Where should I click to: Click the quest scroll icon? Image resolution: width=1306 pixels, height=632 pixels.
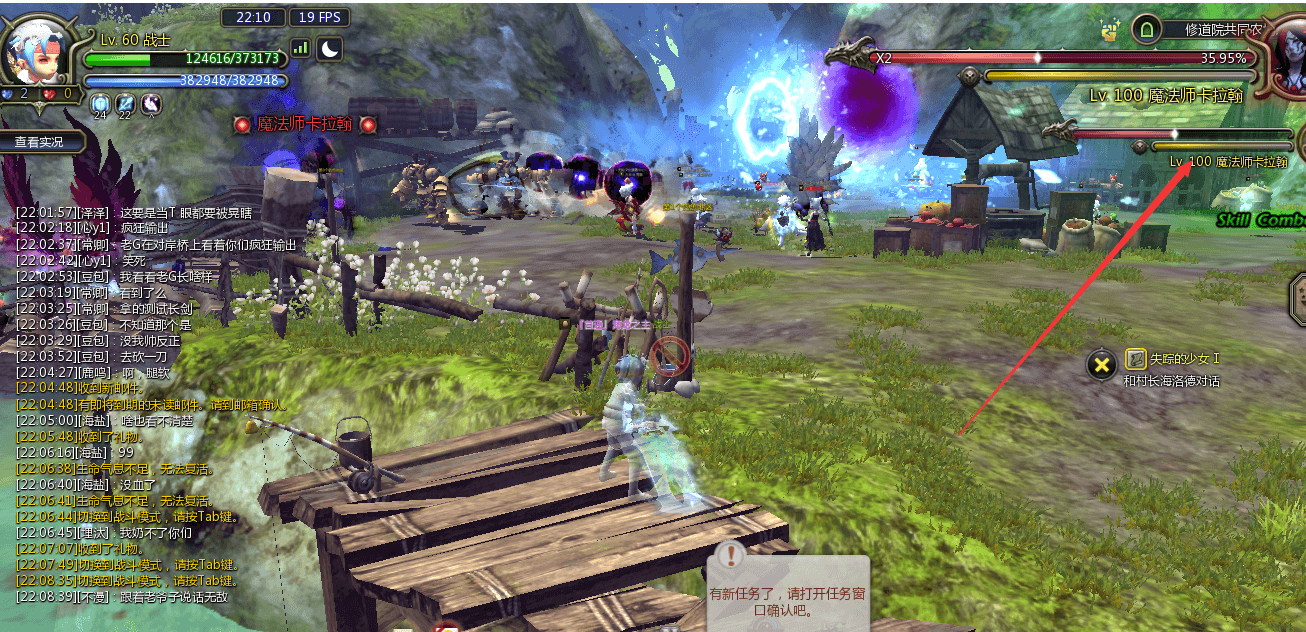click(x=1136, y=359)
